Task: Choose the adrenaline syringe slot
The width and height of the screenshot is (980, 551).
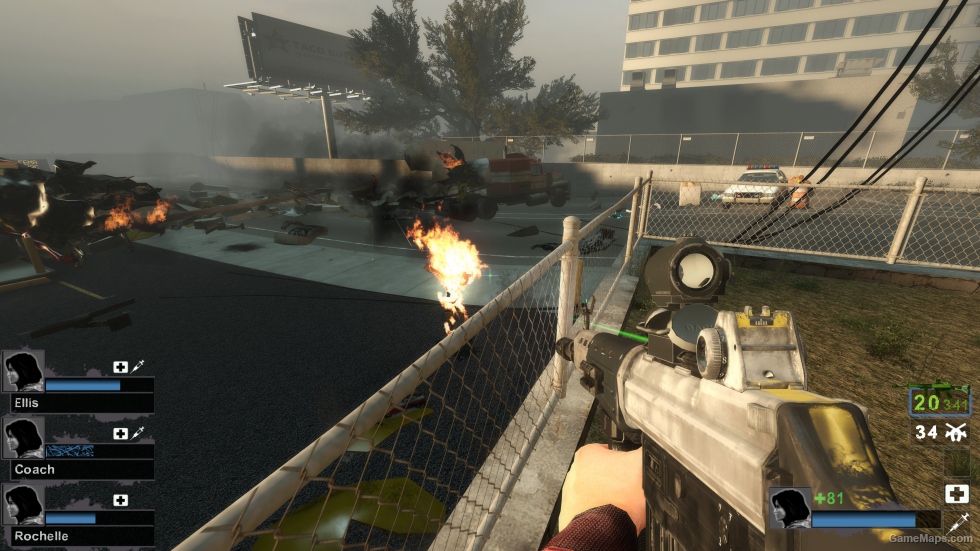Action: click(x=956, y=522)
